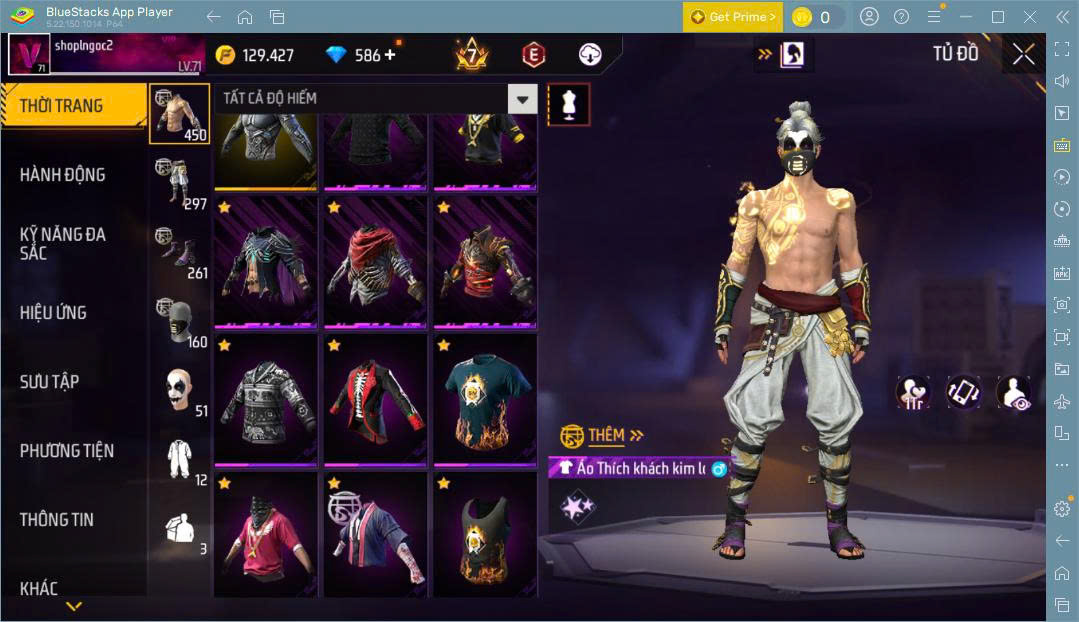This screenshot has height=622, width=1079.
Task: Select the black jacket with red skeleton shirt
Action: 374,401
